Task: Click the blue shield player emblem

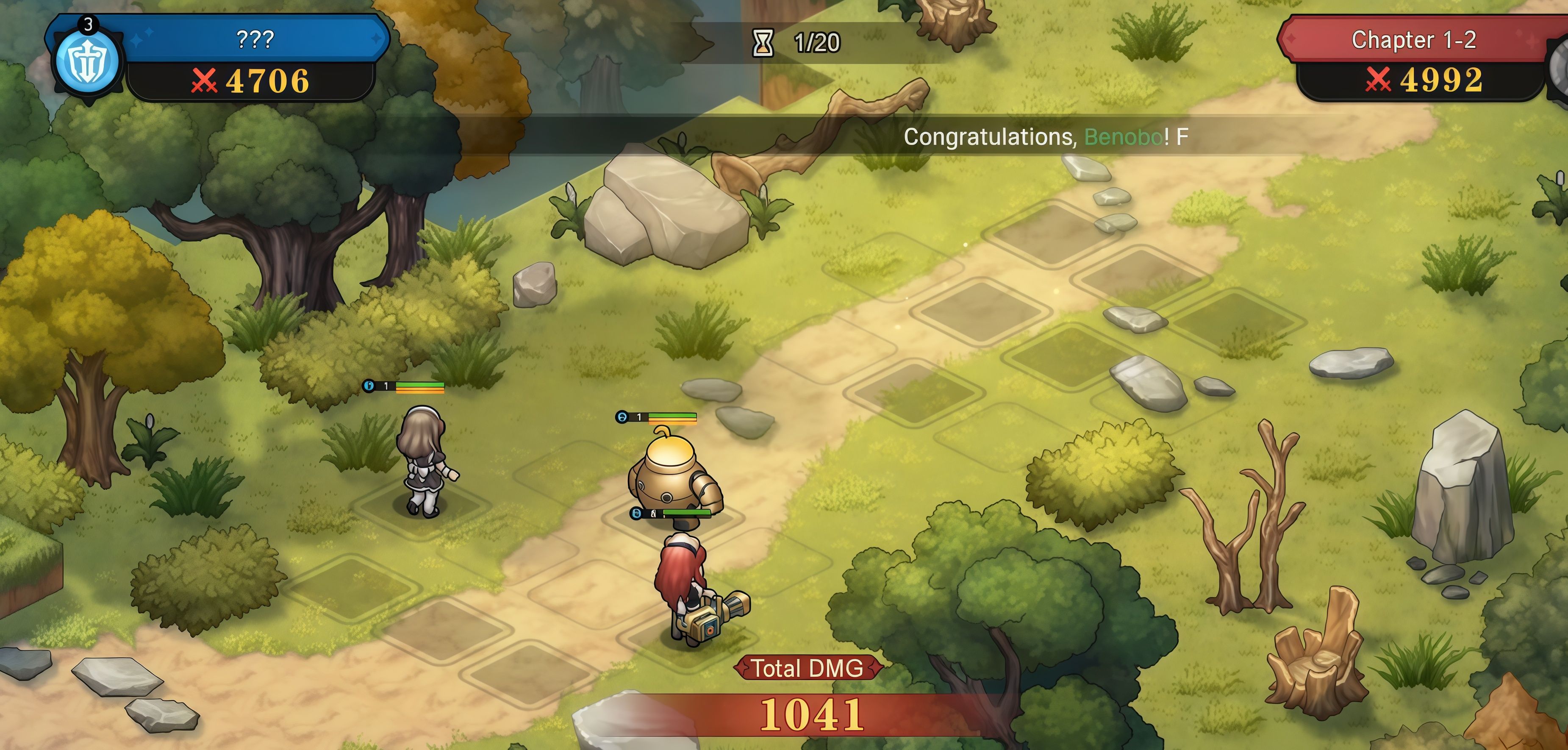Action: [87, 61]
